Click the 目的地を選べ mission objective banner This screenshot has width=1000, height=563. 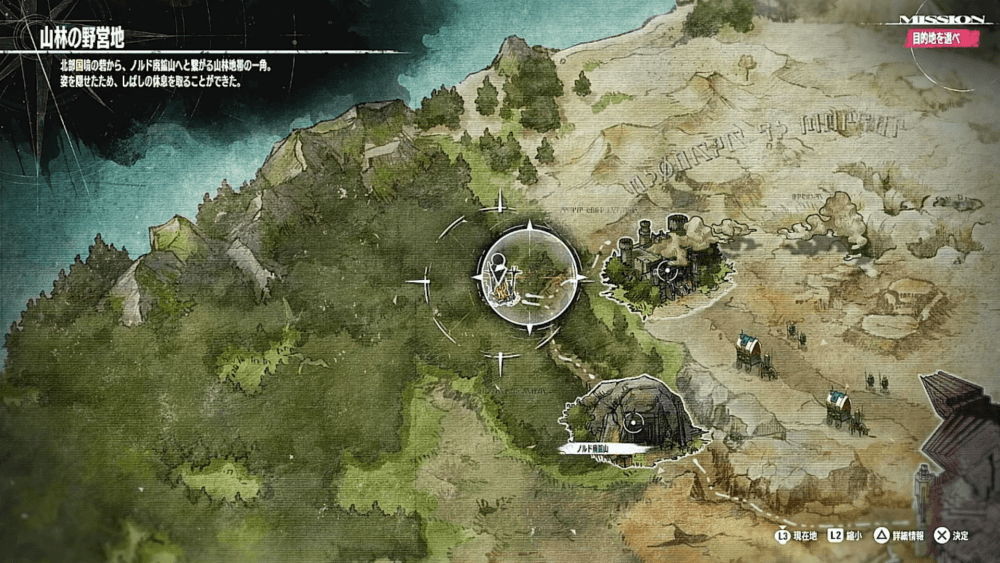934,39
